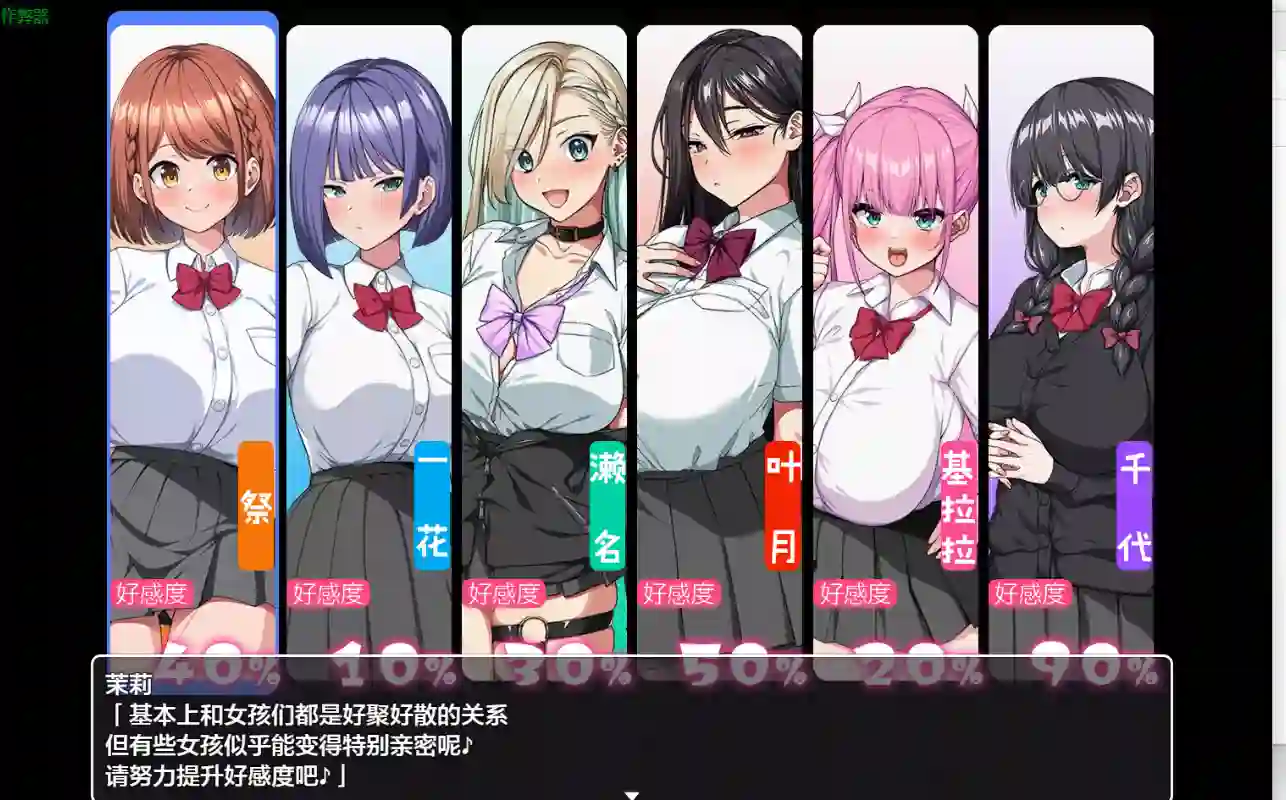Click the down triangle advance indicator
The image size is (1286, 800).
(x=631, y=794)
